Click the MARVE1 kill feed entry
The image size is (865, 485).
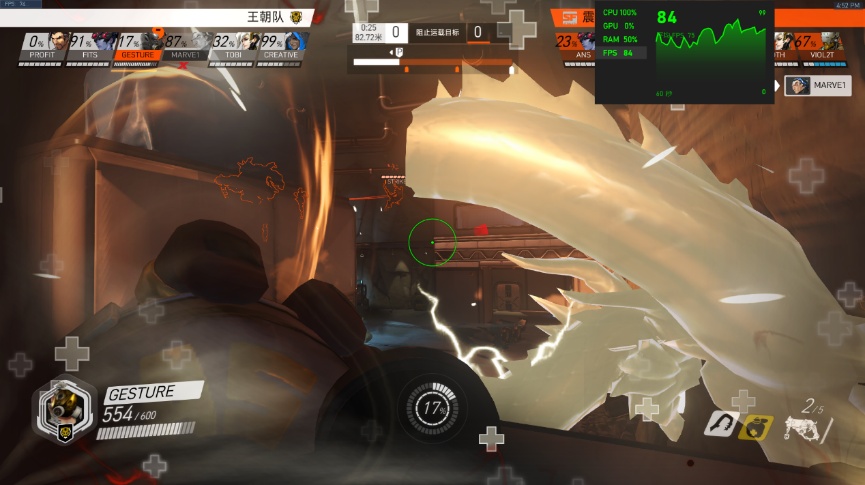(810, 85)
